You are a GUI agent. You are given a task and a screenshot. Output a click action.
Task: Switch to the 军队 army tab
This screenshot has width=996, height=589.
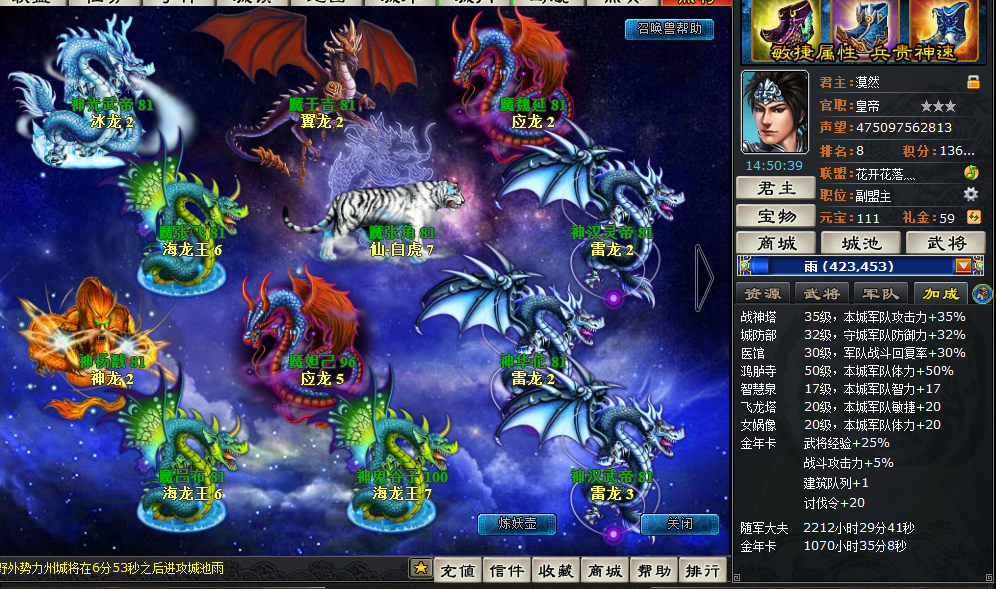pyautogui.click(x=881, y=292)
